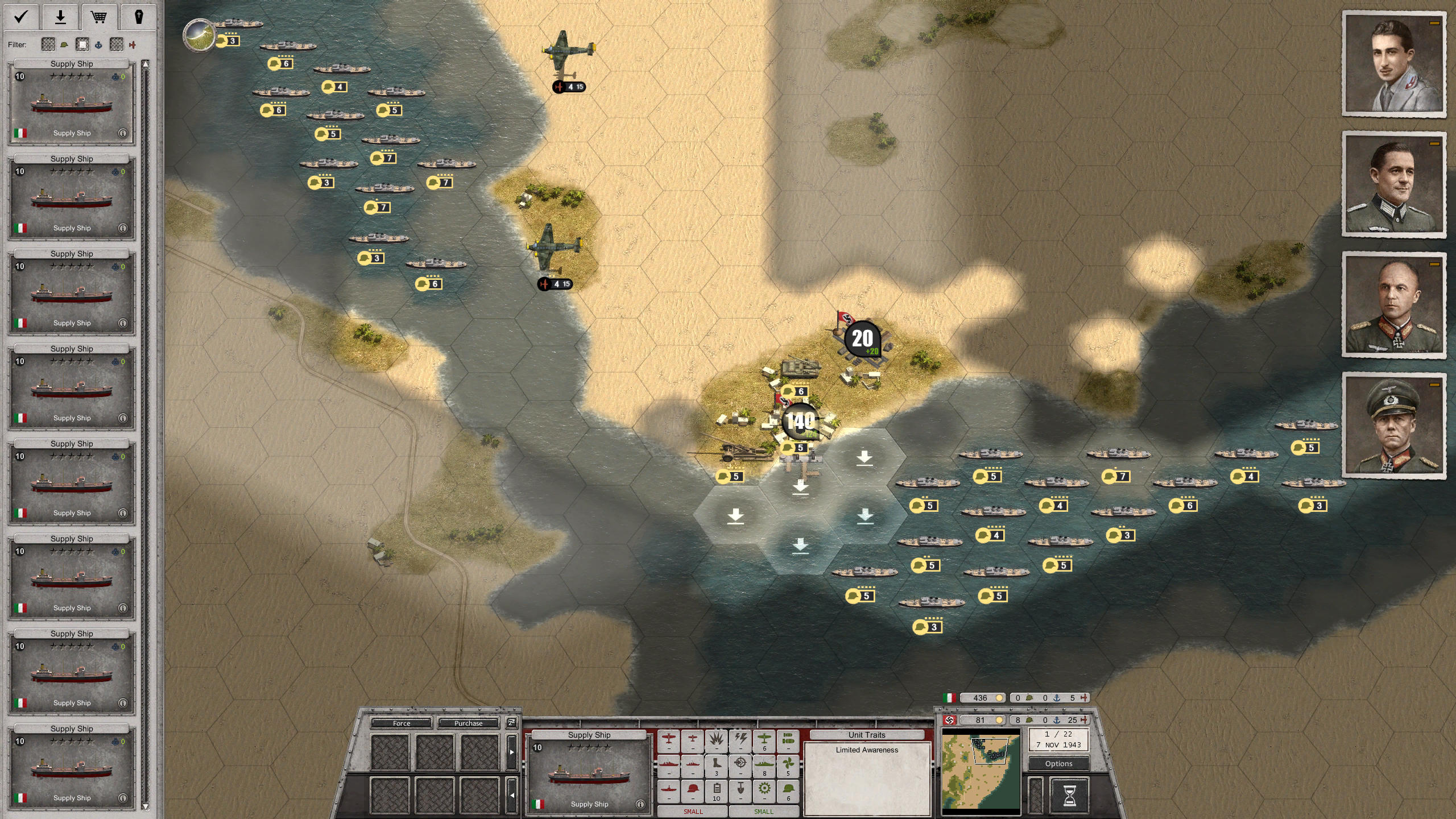Switch to the Force tab
Image resolution: width=1456 pixels, height=819 pixels.
[401, 723]
